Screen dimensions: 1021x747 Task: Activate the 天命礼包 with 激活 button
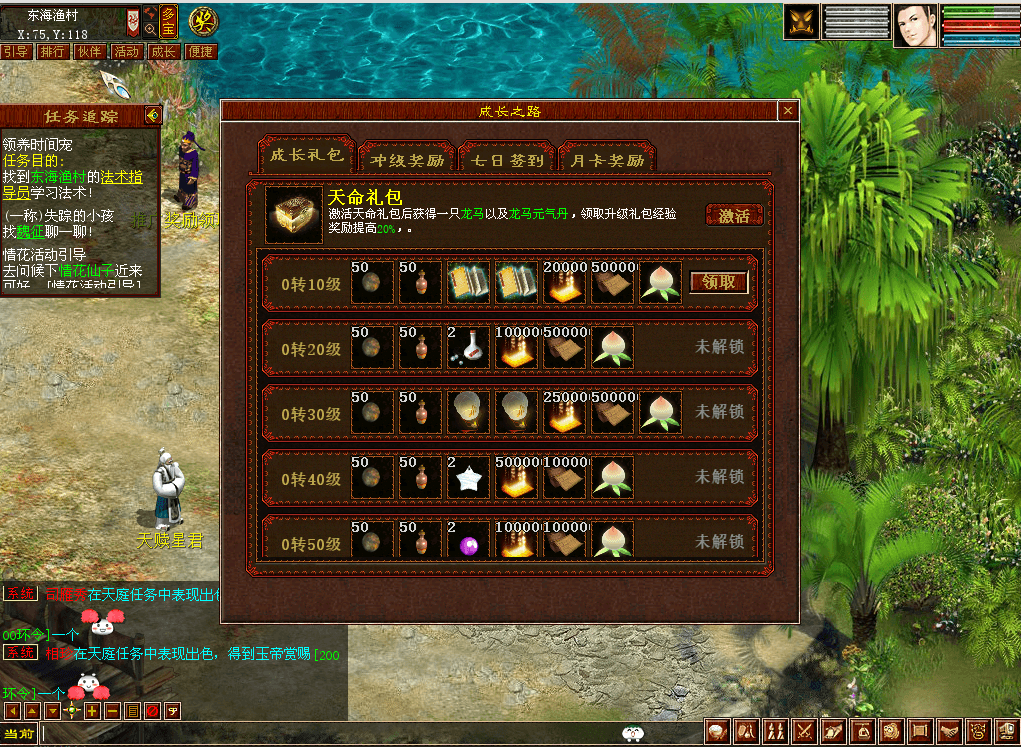click(734, 215)
